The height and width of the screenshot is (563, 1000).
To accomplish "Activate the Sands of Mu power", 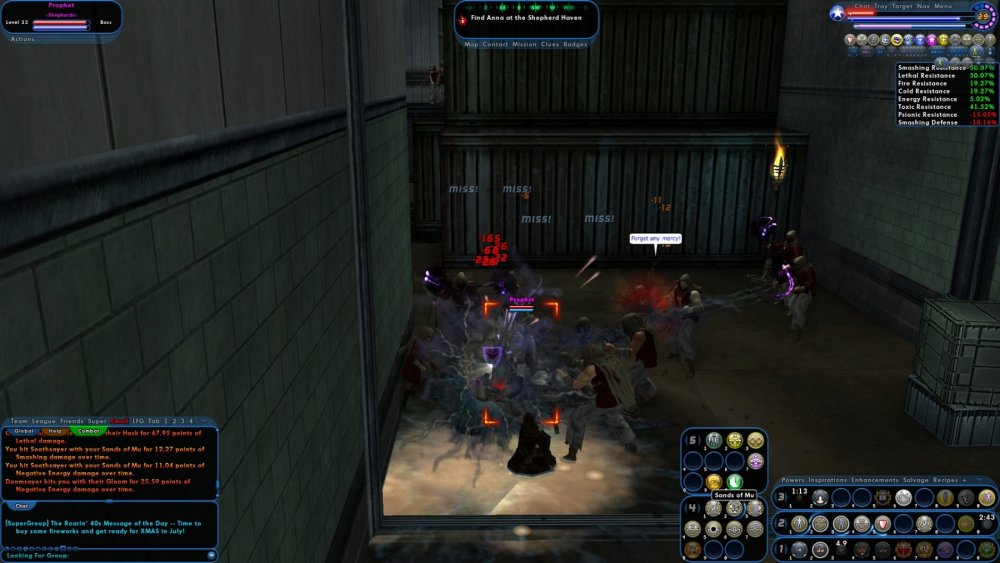I will point(735,508).
